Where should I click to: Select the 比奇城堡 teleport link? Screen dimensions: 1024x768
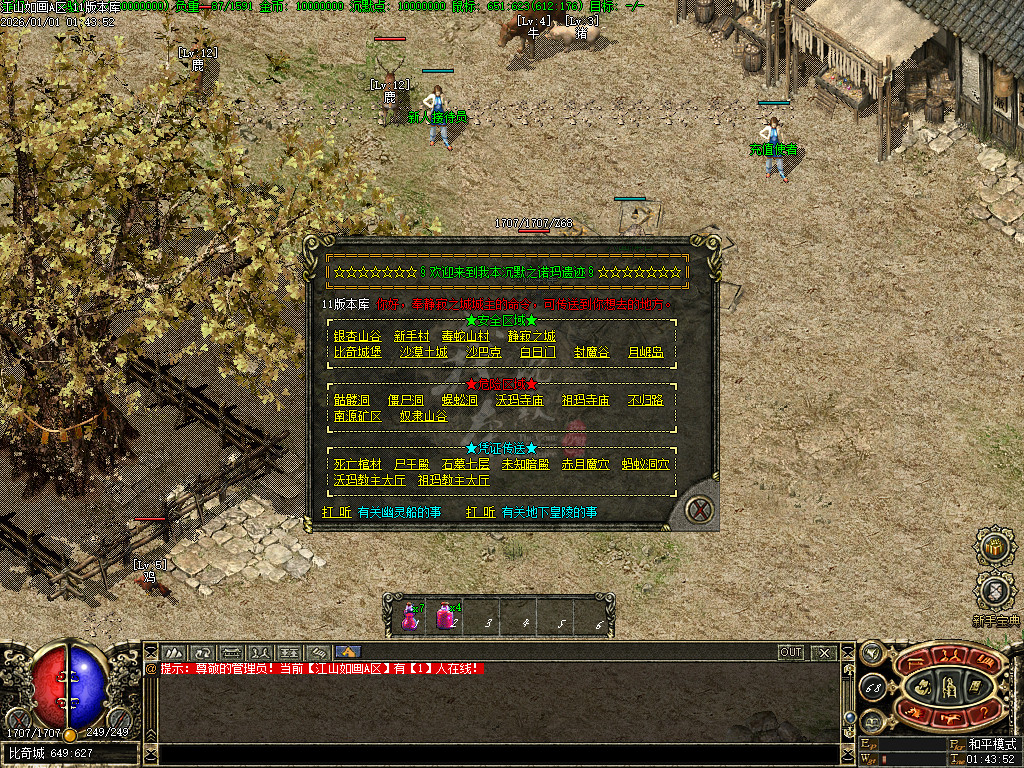[x=357, y=352]
